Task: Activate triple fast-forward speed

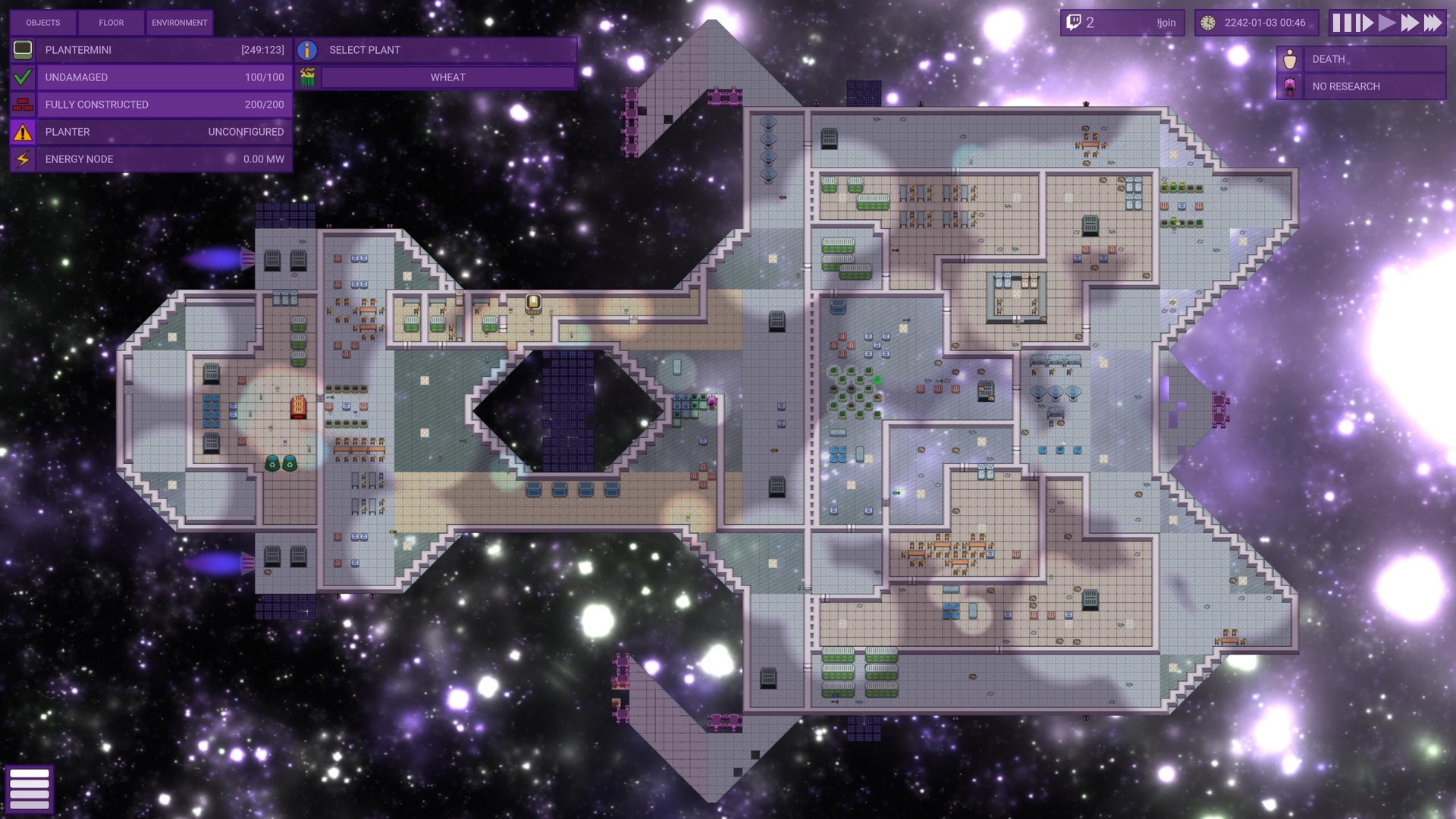Action: [1432, 23]
